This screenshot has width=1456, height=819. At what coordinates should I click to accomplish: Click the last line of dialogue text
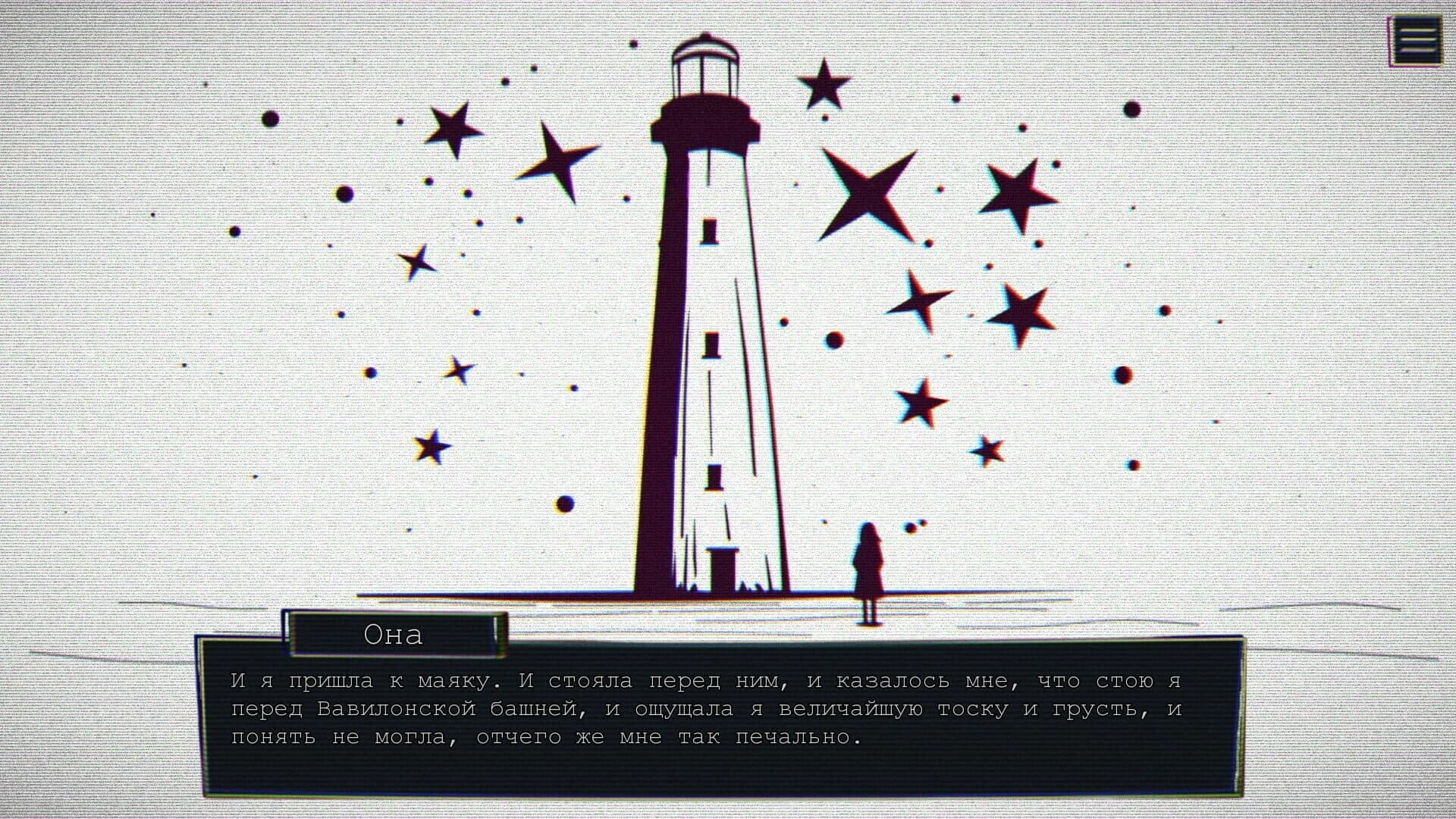[546, 736]
